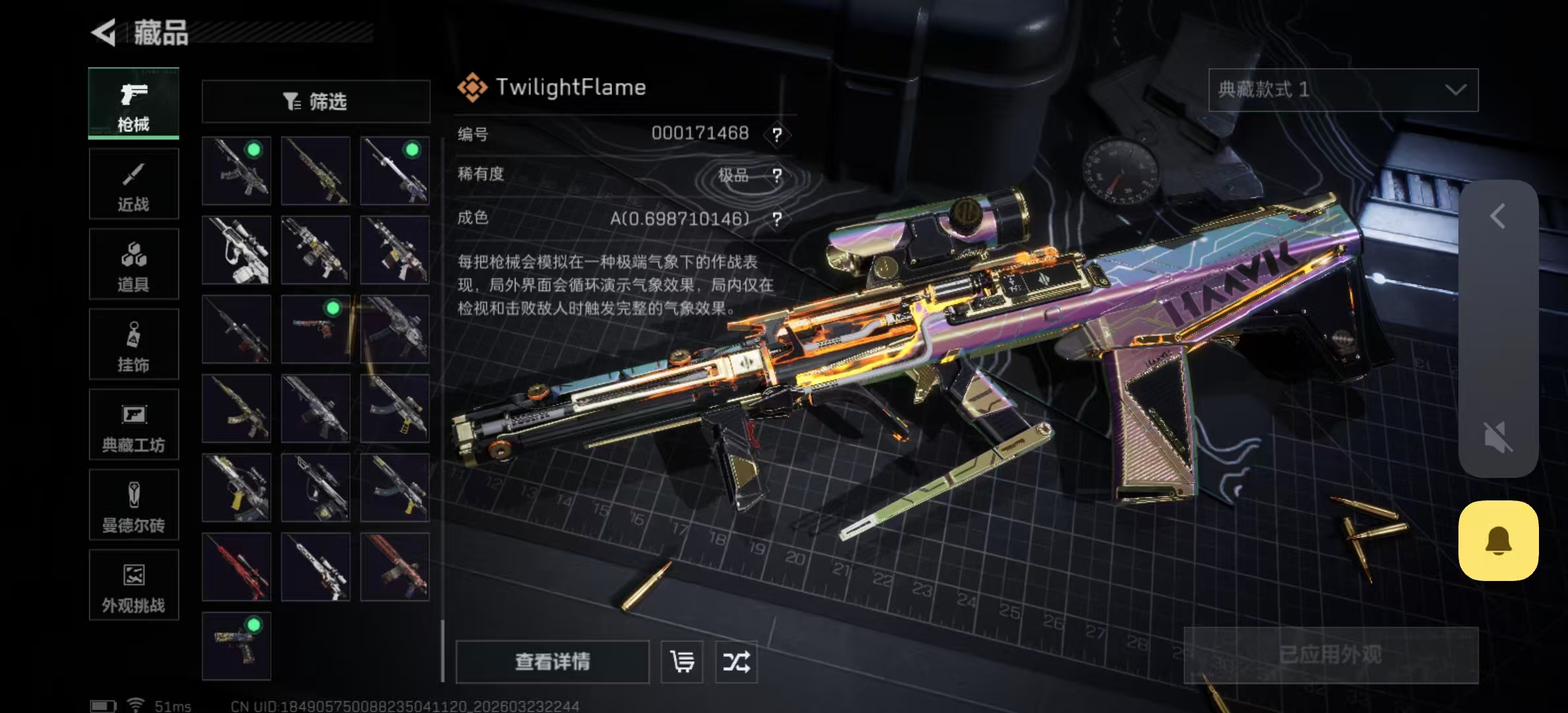Toggle the muted speaker icon

tap(1498, 437)
